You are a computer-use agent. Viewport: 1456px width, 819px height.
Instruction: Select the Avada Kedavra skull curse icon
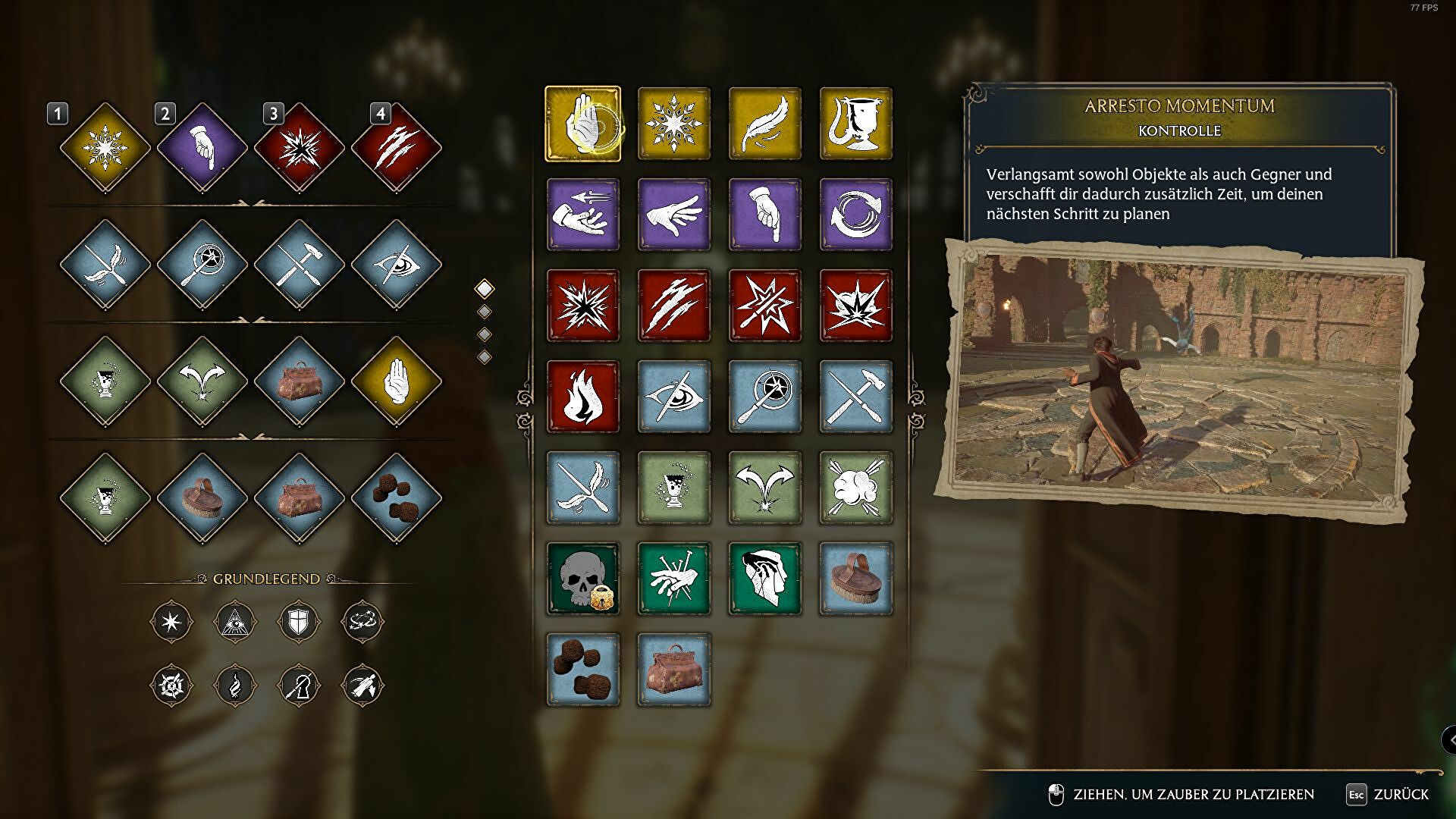point(582,578)
